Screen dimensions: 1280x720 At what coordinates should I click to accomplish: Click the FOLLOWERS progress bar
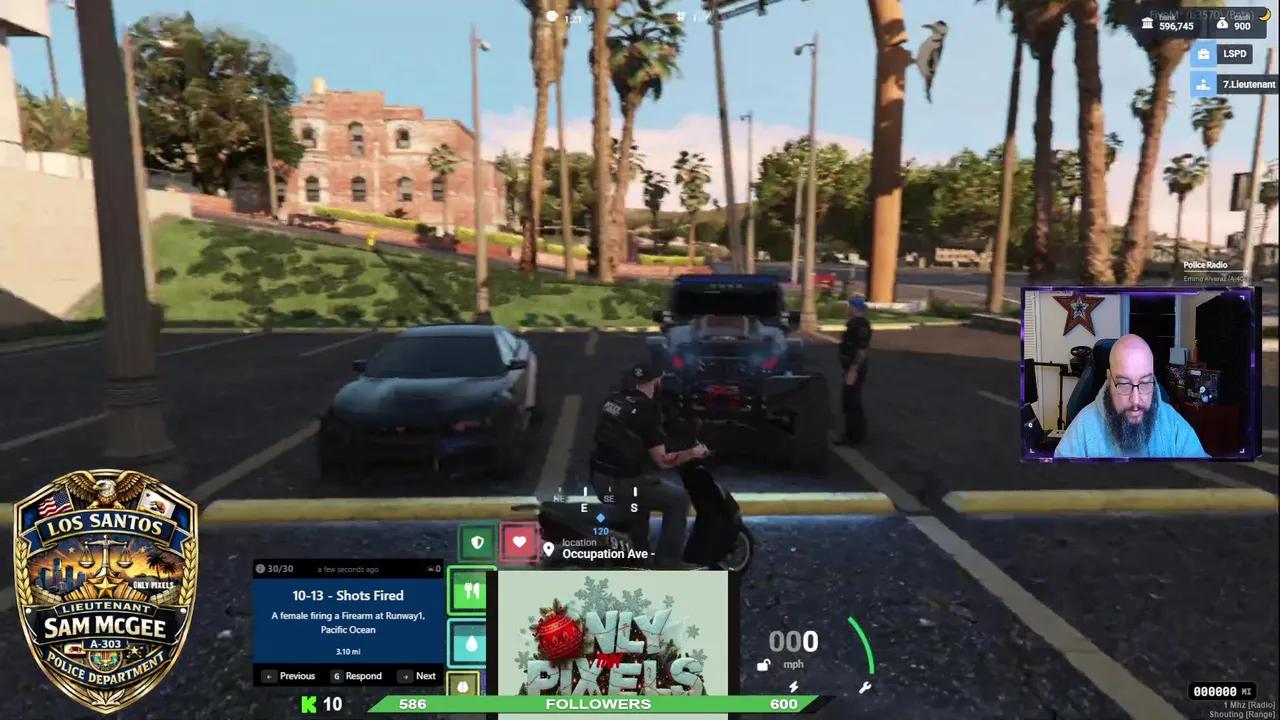pos(598,704)
